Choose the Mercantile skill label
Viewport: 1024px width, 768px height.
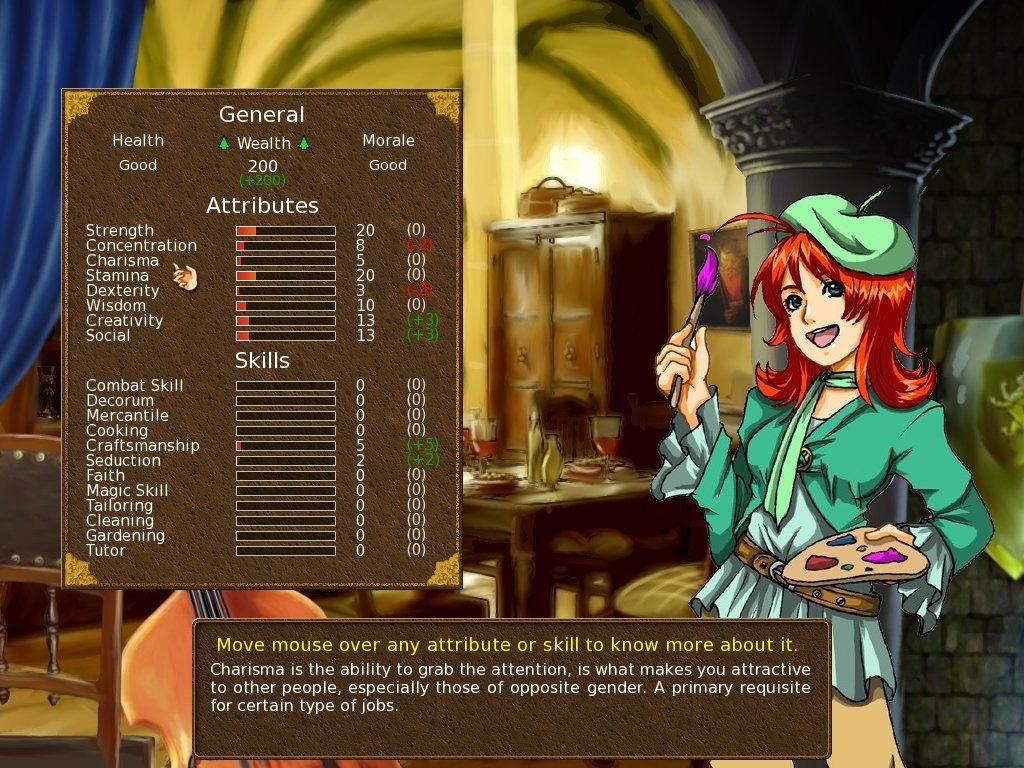click(127, 416)
